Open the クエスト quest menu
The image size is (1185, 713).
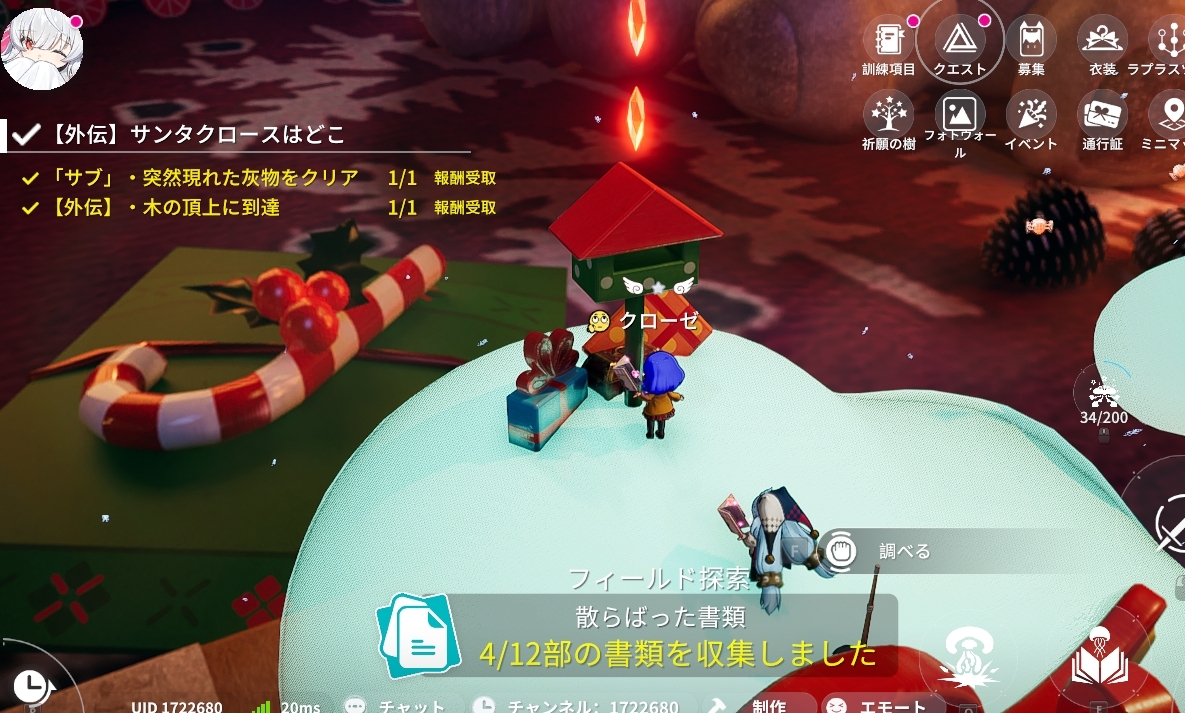coord(959,40)
